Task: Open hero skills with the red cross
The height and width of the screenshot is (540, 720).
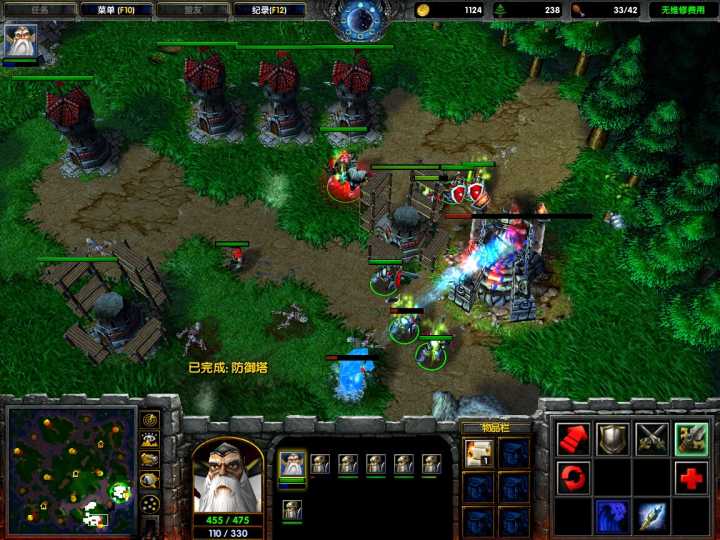Action: [x=690, y=477]
